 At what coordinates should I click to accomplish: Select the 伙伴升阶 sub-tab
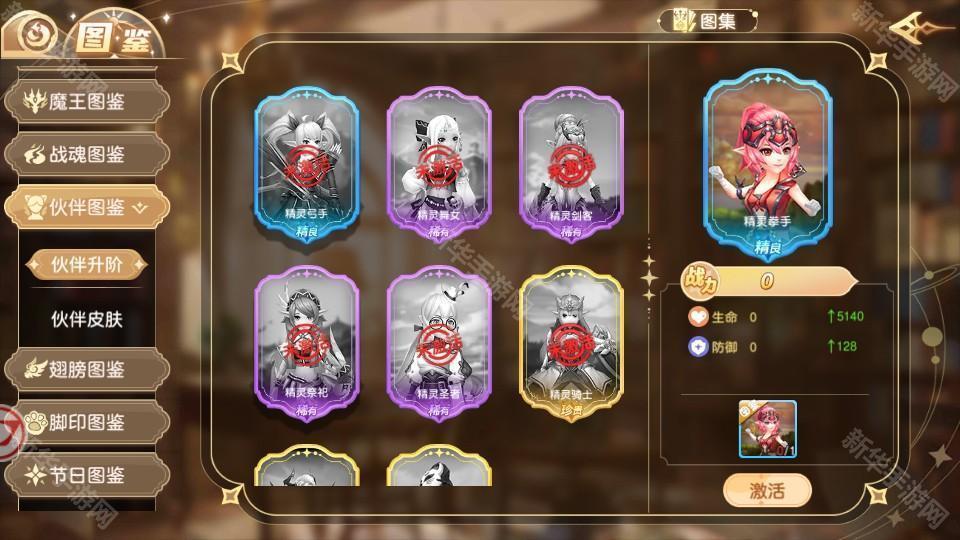click(87, 264)
